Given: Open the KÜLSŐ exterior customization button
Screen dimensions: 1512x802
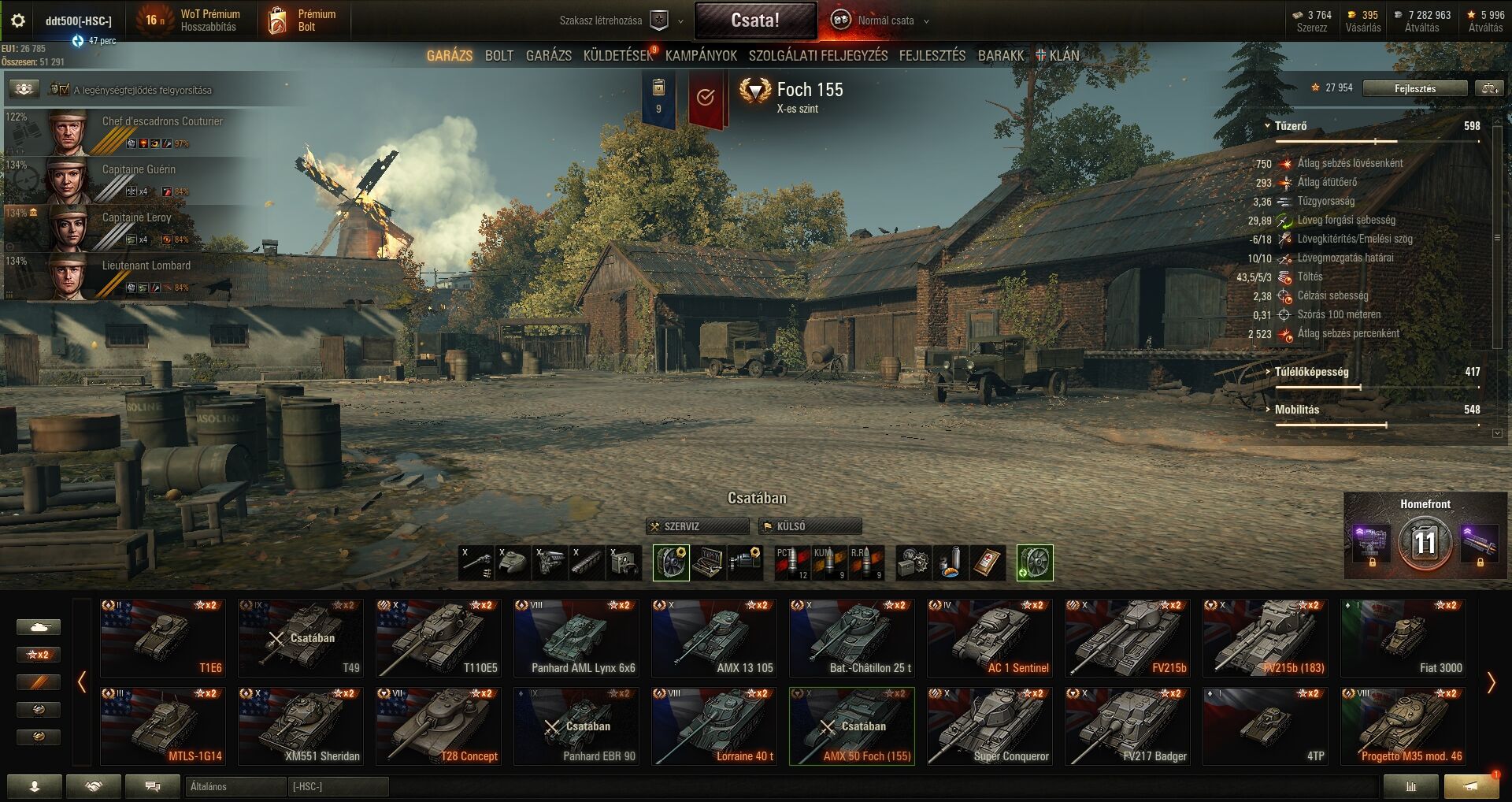Looking at the screenshot, I should (x=810, y=526).
